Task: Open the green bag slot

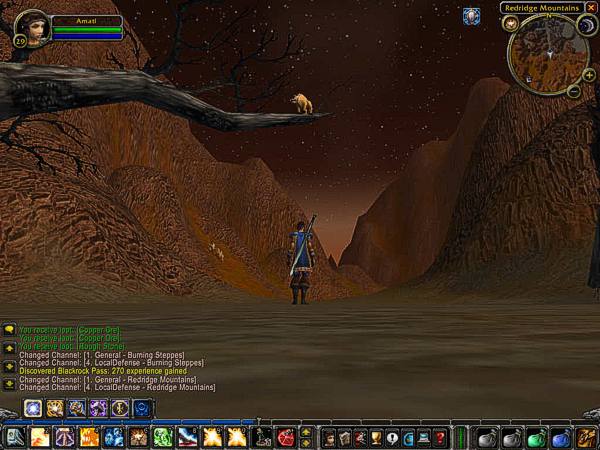Action: point(536,438)
